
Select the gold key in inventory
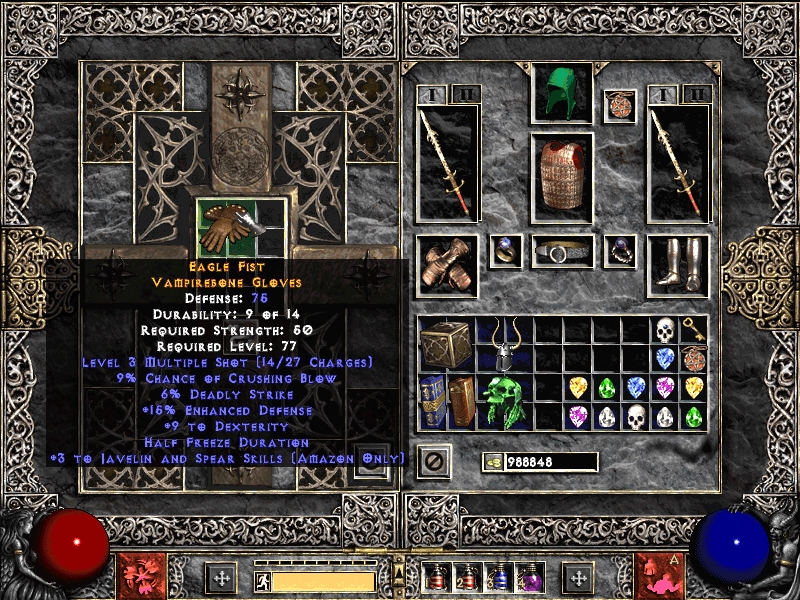pyautogui.click(x=692, y=330)
